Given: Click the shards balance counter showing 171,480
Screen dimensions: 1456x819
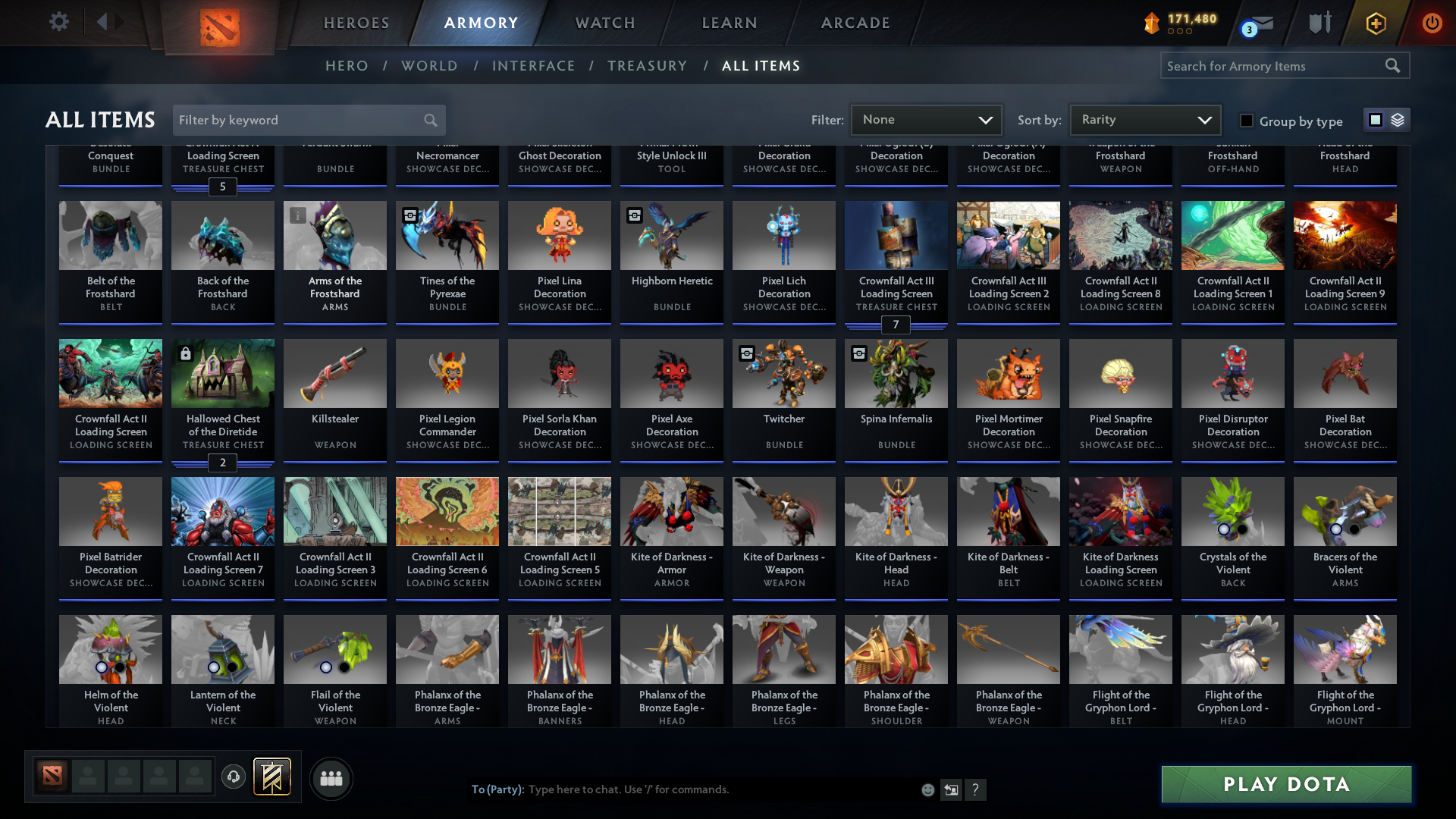Looking at the screenshot, I should [1180, 23].
